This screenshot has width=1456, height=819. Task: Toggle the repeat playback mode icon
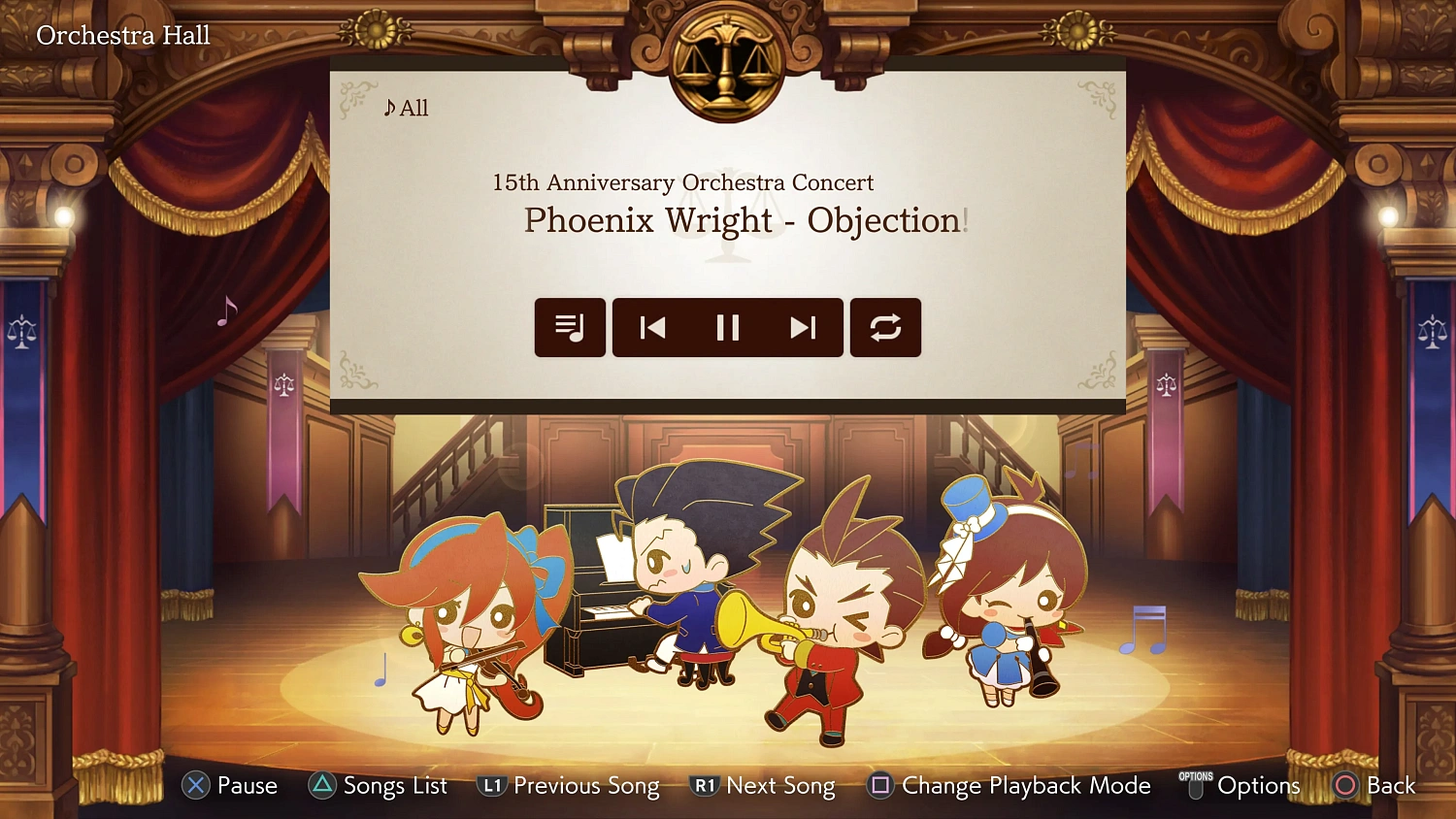pos(885,328)
